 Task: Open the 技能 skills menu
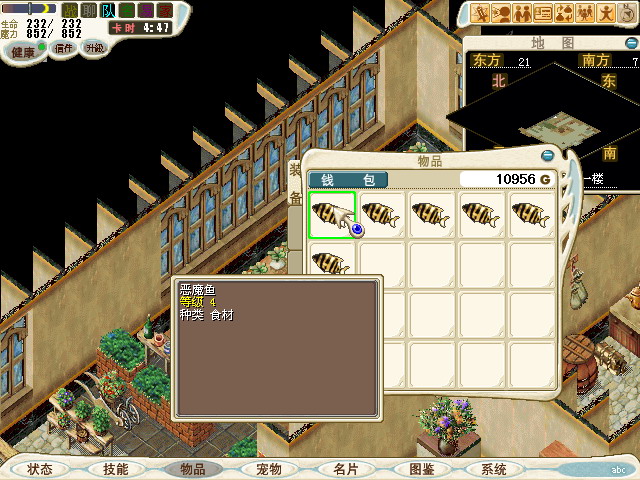coord(116,468)
